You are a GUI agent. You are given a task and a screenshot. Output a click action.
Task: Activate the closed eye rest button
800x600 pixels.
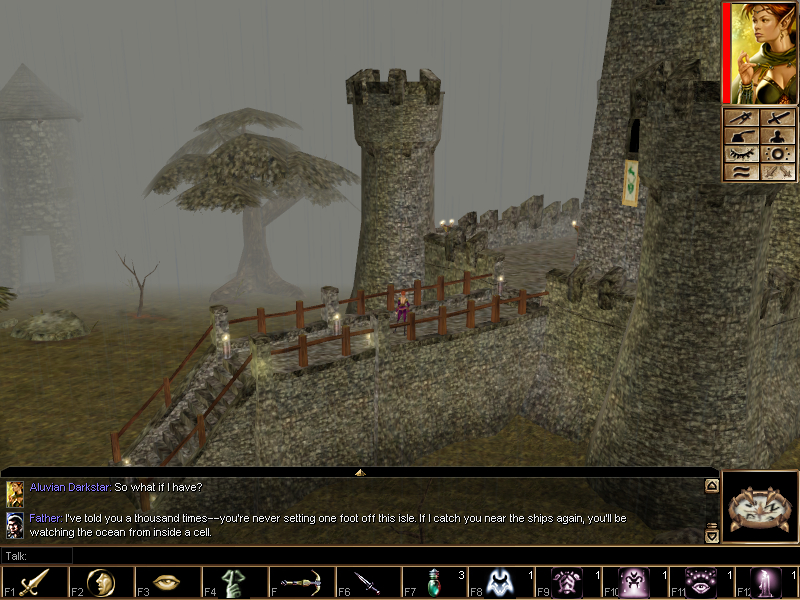(x=741, y=154)
